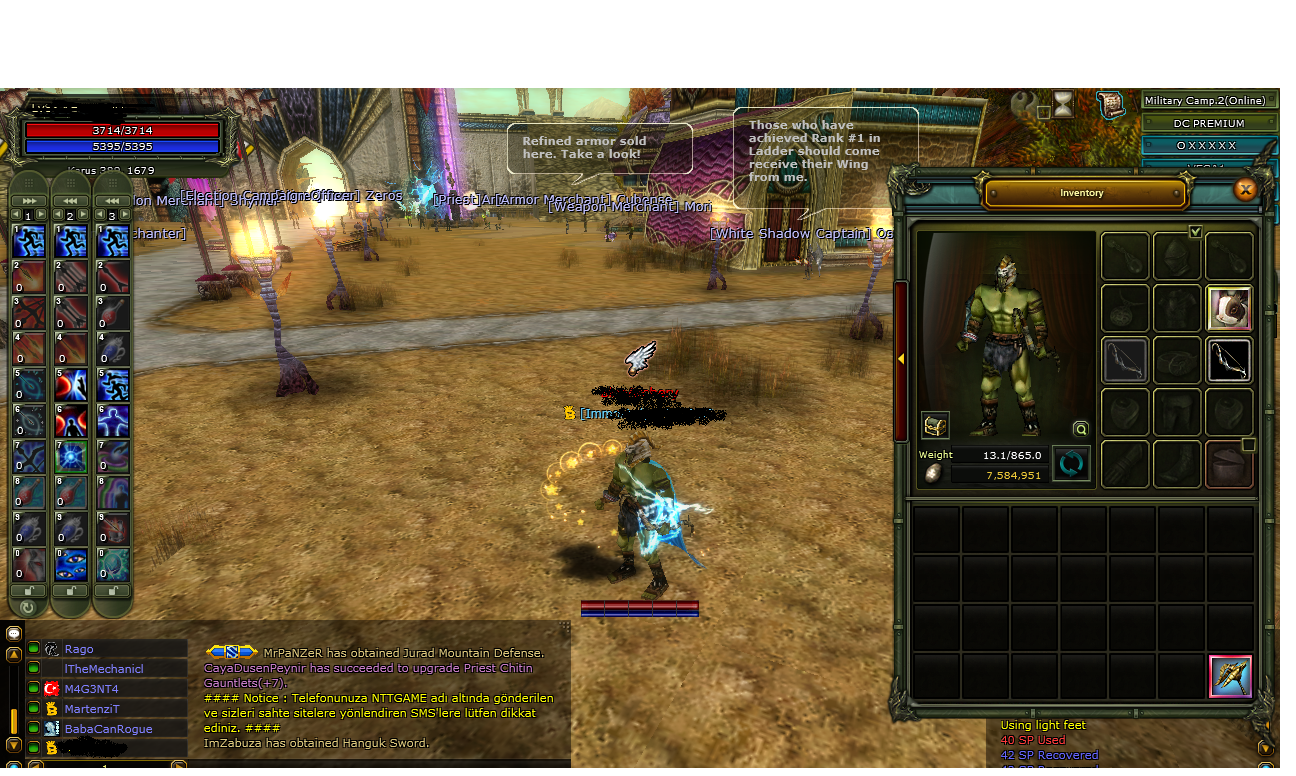1296x776 pixels.
Task: Open the Military Camp.2(Online) menu bar
Action: point(1205,101)
